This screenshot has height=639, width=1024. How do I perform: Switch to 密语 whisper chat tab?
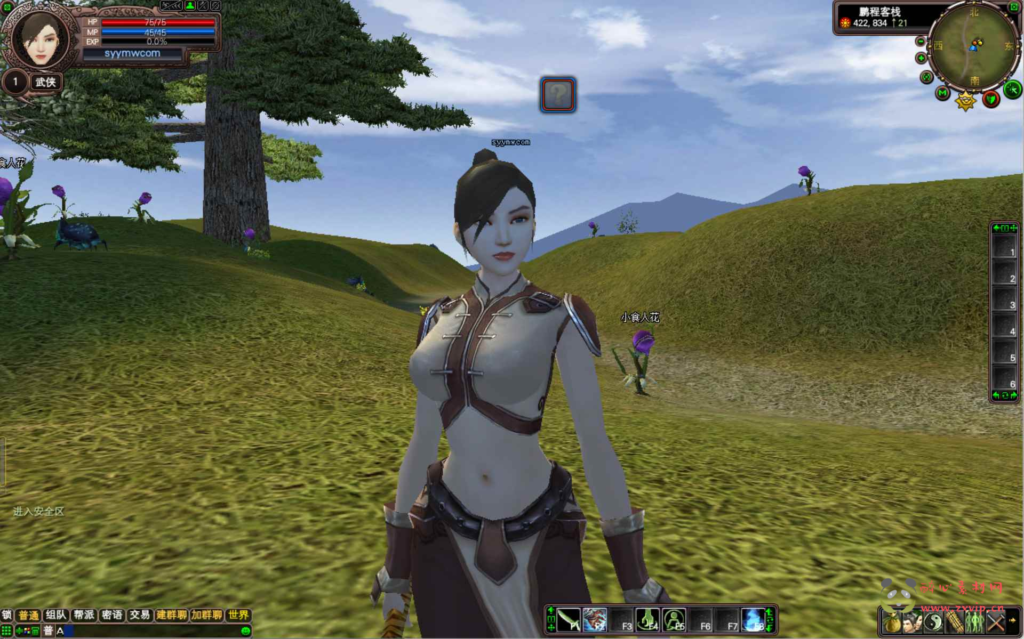[x=112, y=615]
